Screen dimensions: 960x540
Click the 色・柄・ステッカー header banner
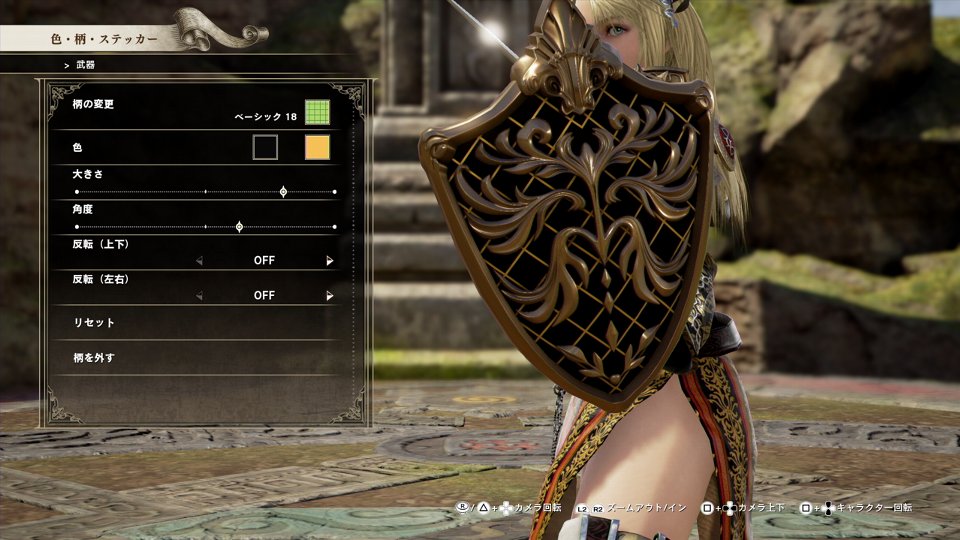click(104, 39)
